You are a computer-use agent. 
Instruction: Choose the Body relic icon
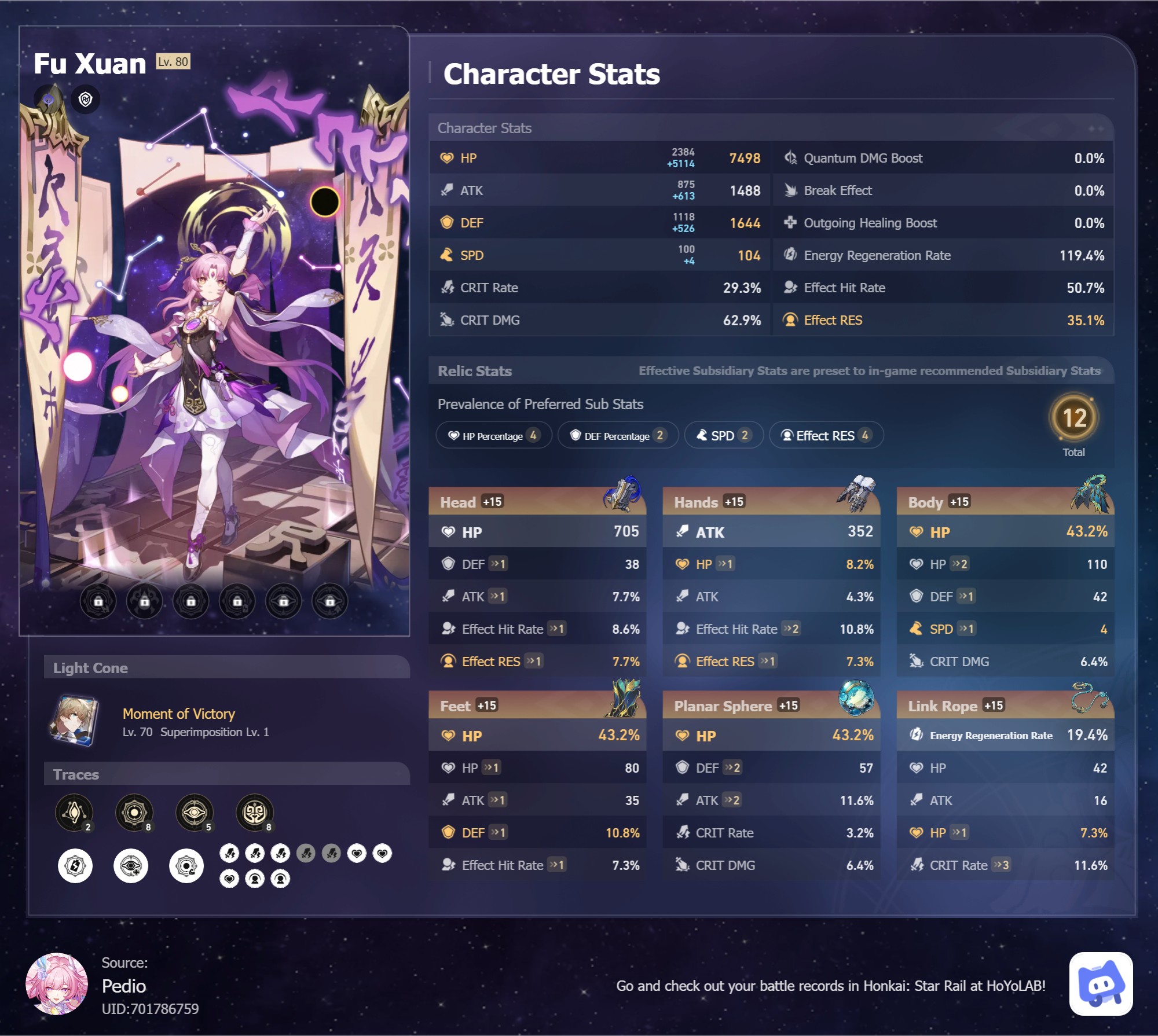[x=1090, y=494]
